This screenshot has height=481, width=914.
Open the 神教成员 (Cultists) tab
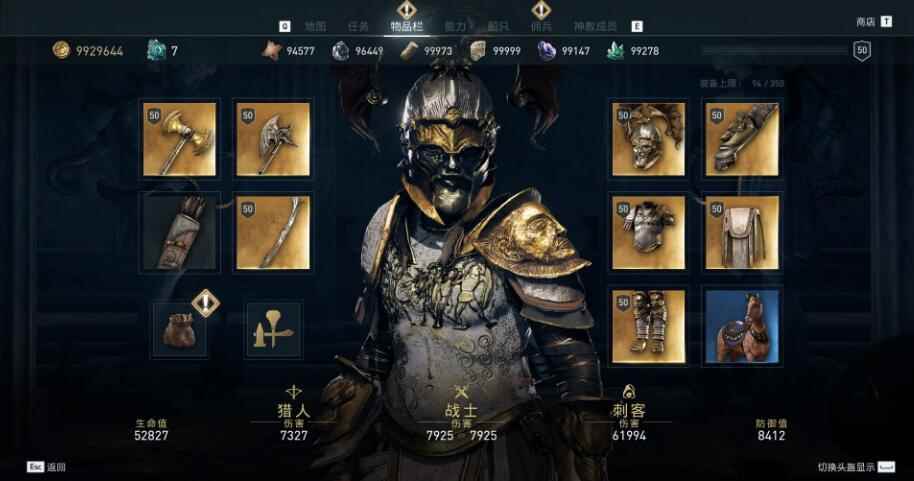(595, 26)
